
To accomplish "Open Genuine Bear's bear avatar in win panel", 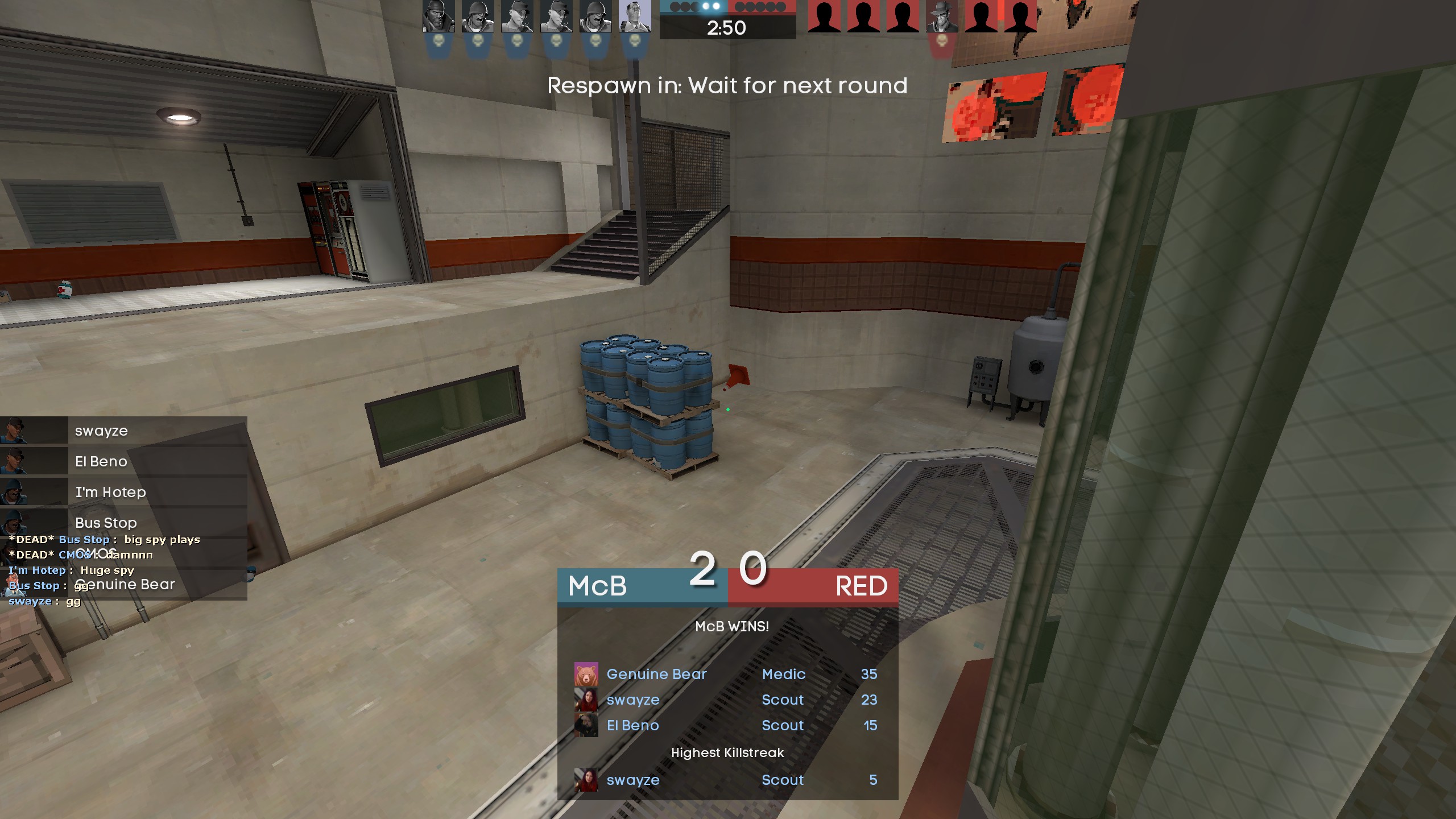I will [x=586, y=675].
